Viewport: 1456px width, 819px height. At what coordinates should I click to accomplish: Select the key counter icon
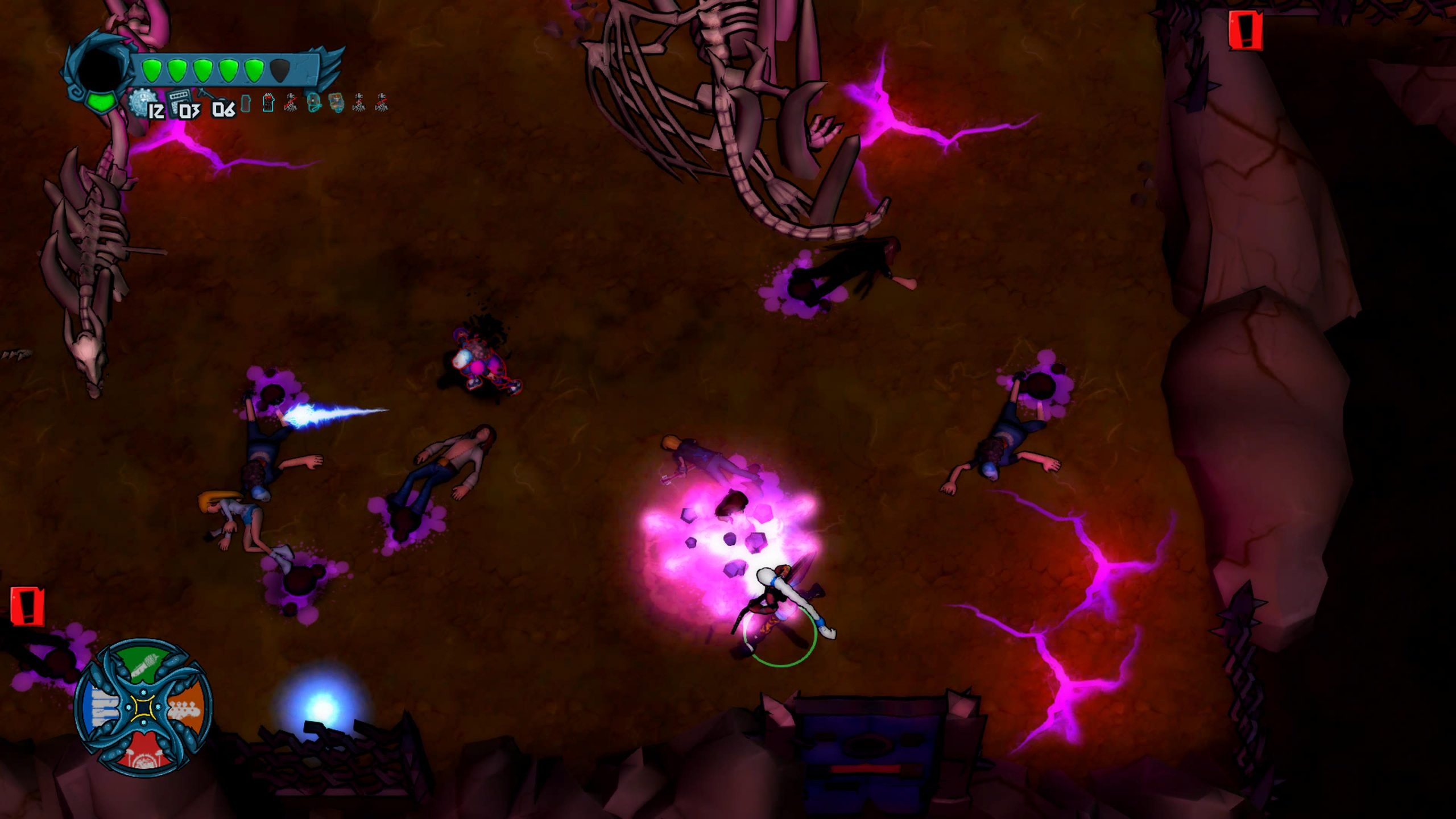point(206,97)
